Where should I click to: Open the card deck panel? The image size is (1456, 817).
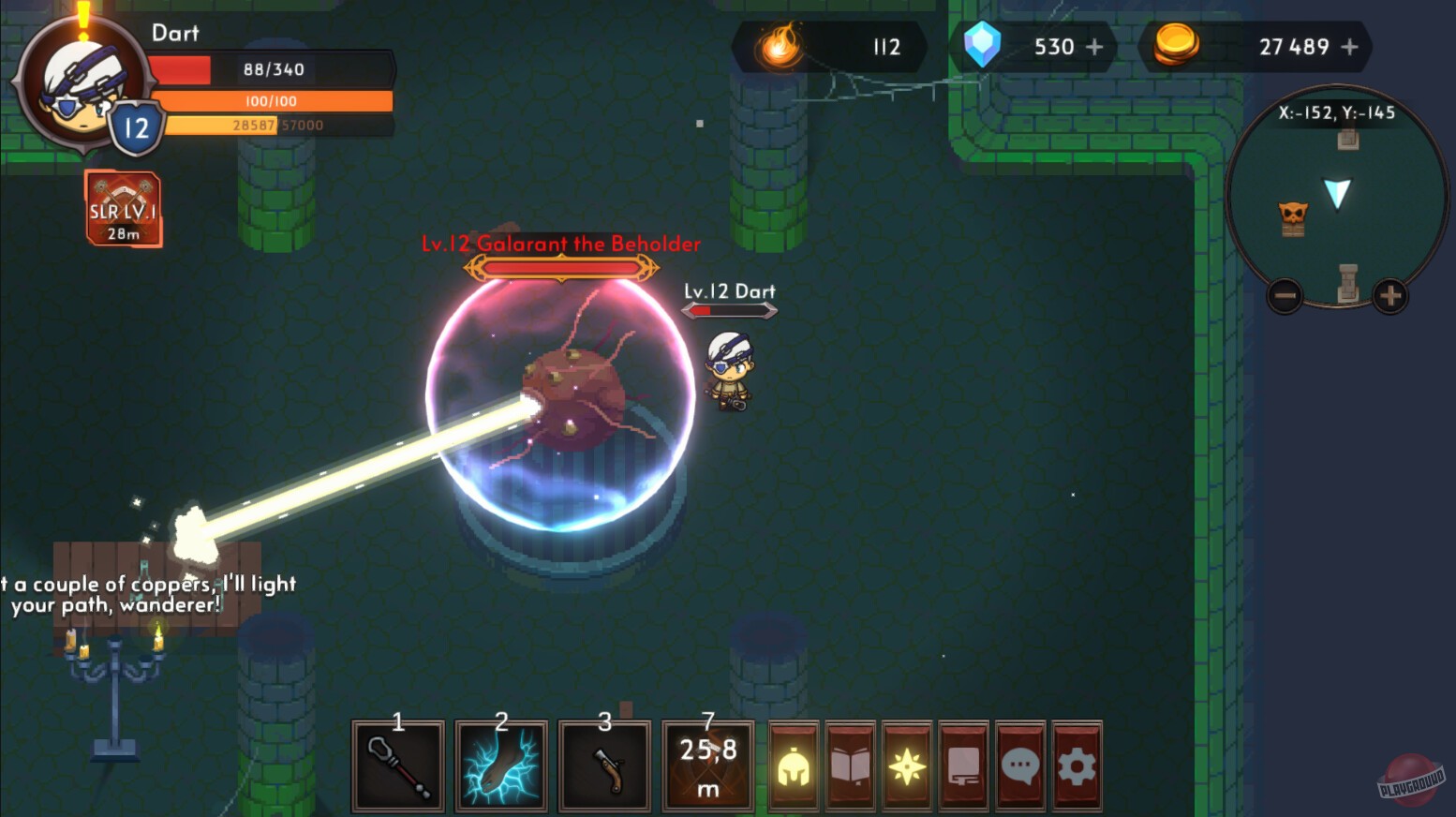[964, 765]
